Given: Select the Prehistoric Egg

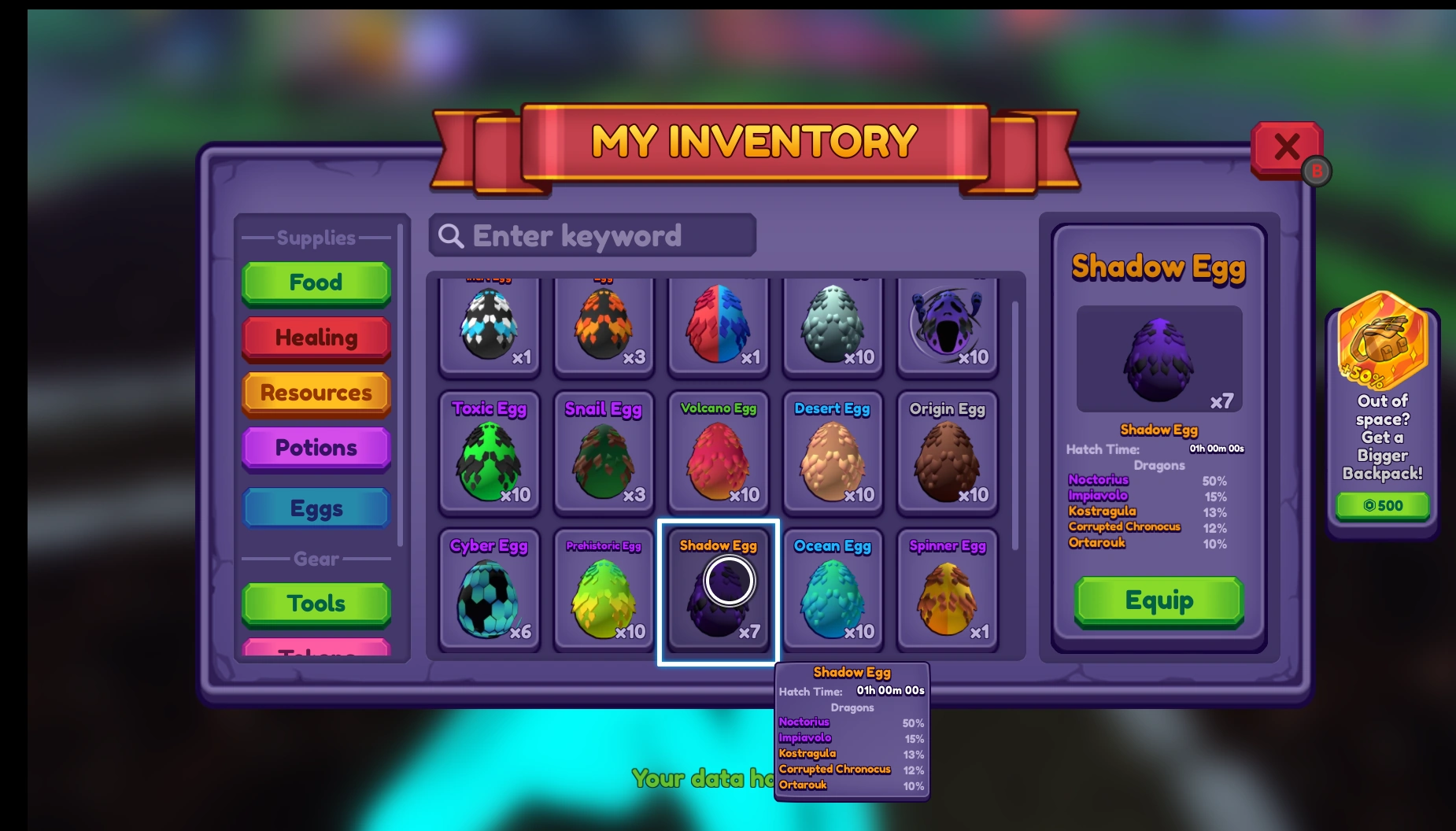Looking at the screenshot, I should pyautogui.click(x=603, y=590).
